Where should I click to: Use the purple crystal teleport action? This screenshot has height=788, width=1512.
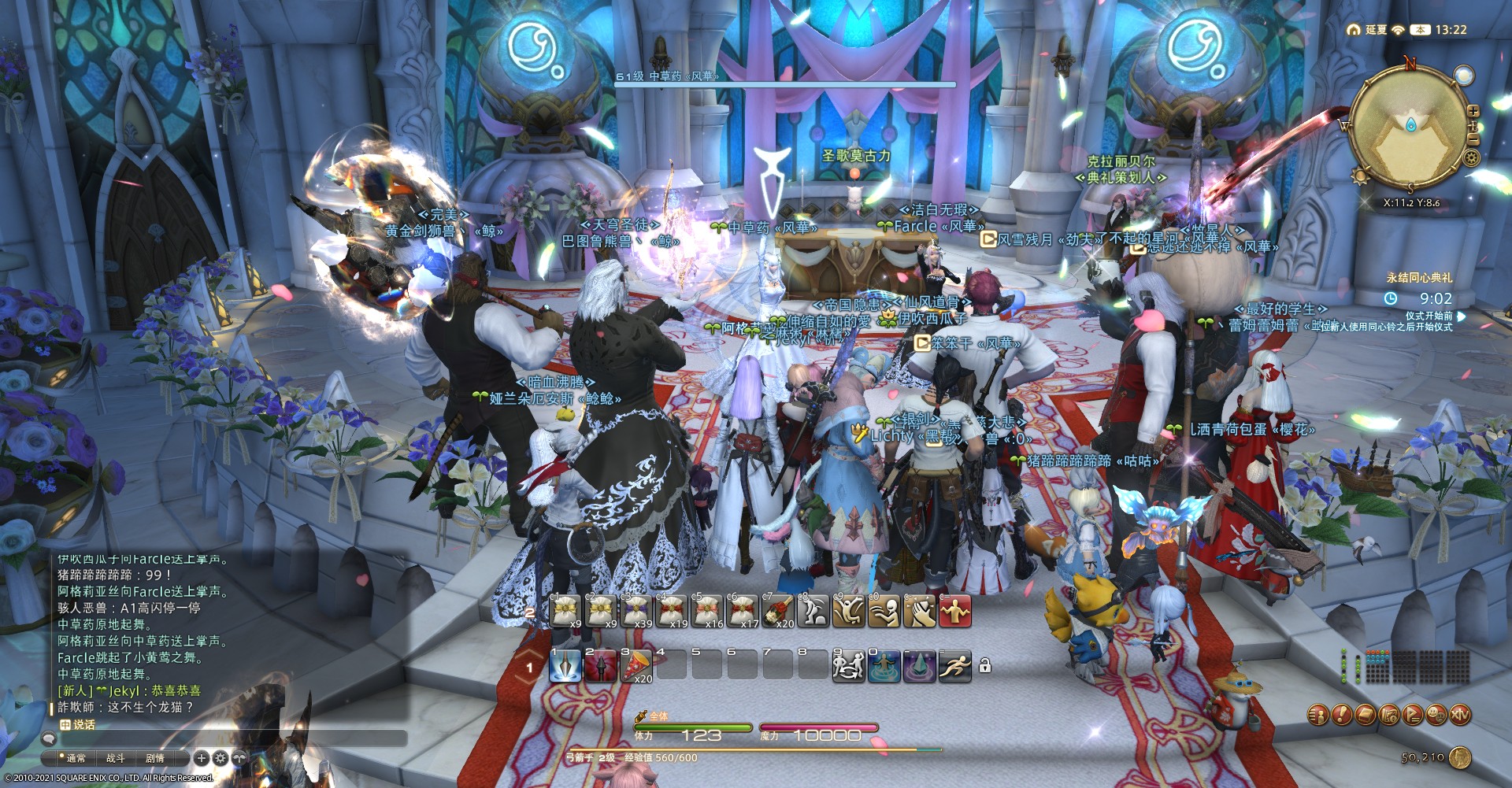click(x=919, y=666)
